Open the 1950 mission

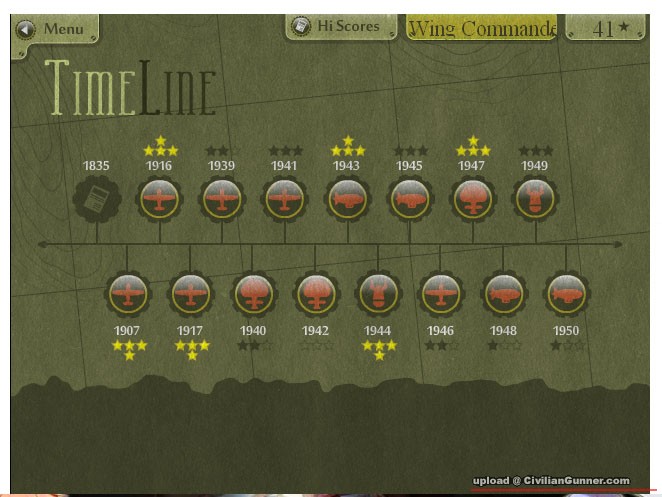click(x=566, y=294)
